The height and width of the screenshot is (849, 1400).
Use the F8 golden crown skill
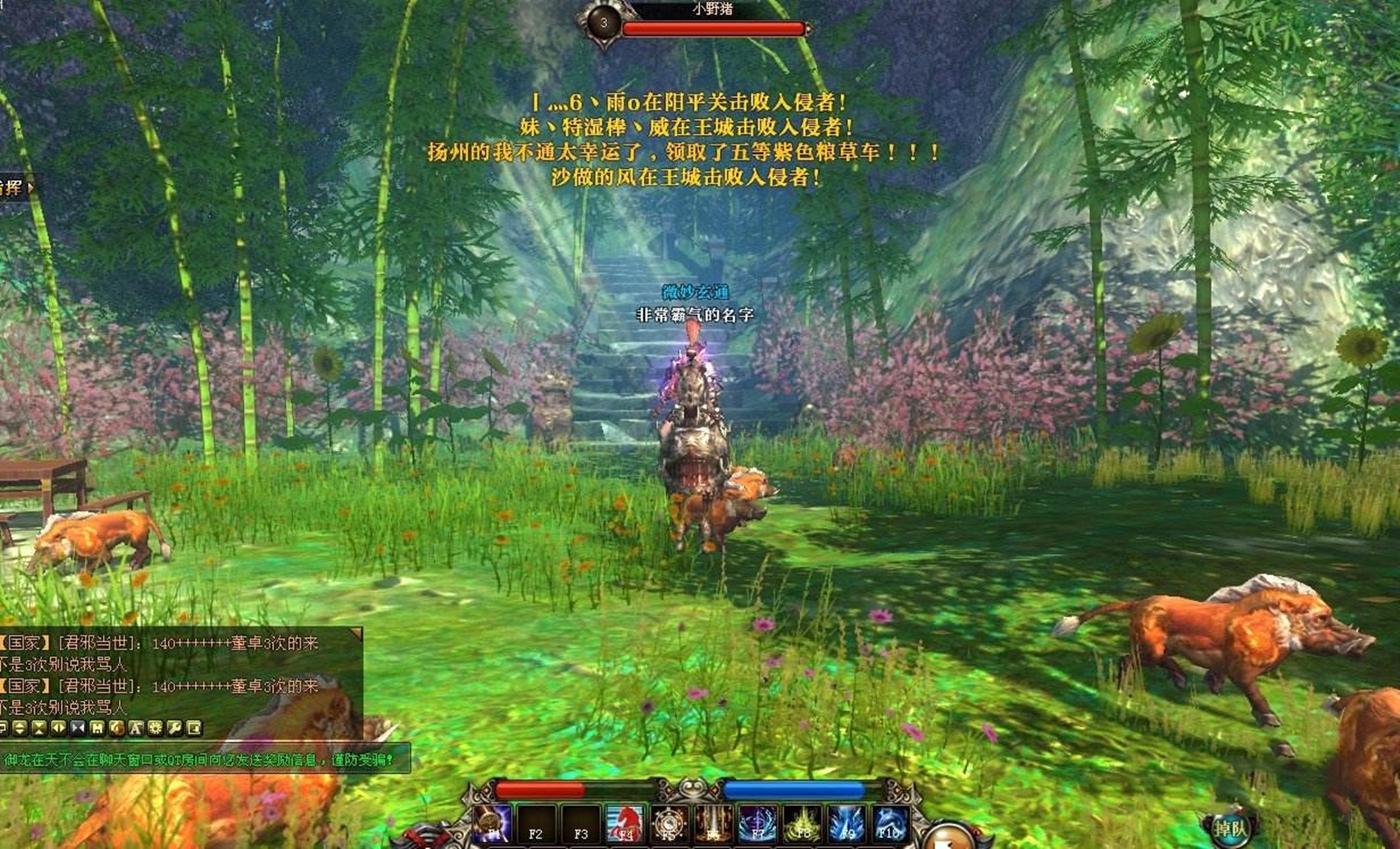tap(803, 824)
